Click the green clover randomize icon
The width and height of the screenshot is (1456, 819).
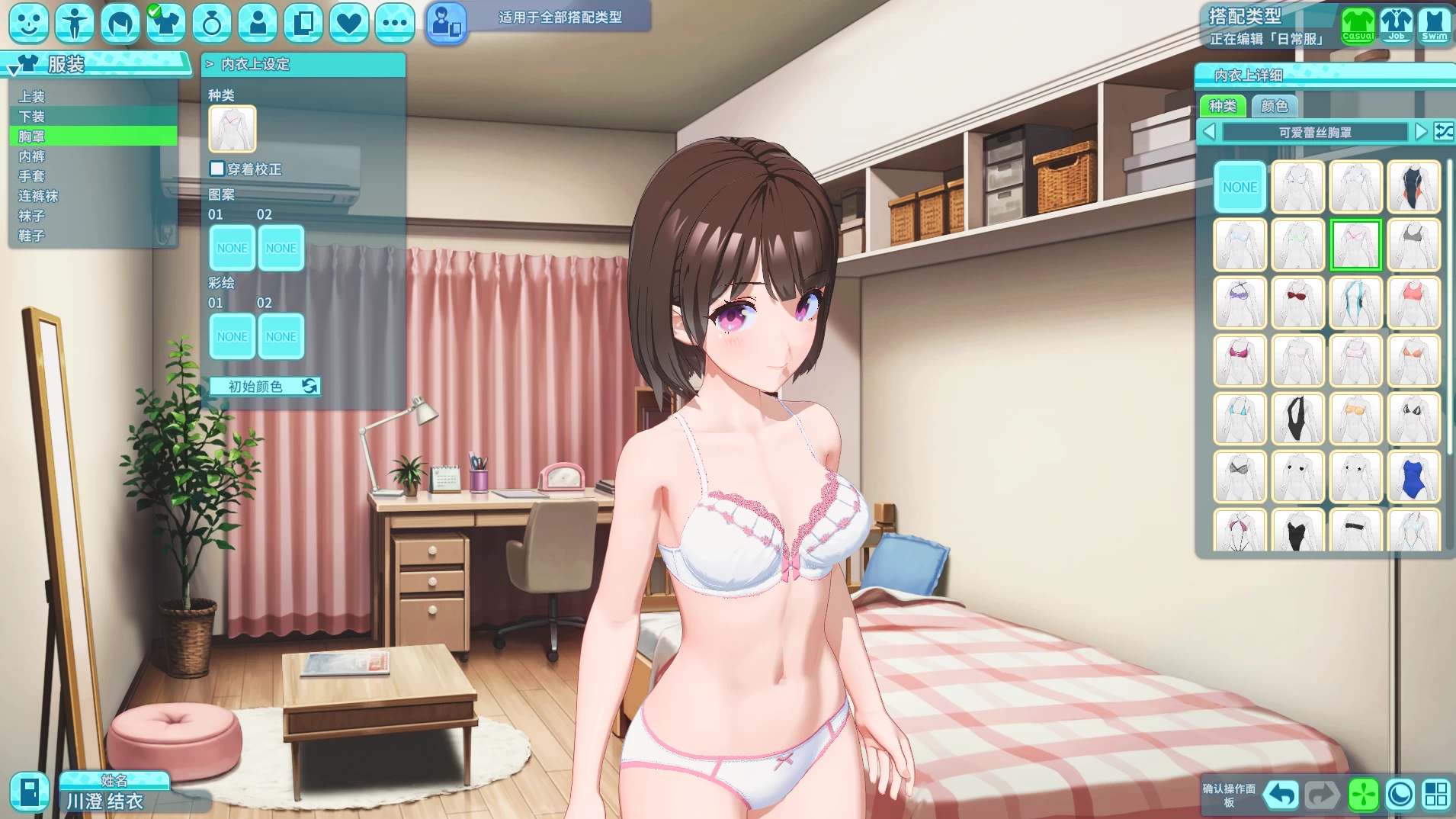[x=1361, y=796]
